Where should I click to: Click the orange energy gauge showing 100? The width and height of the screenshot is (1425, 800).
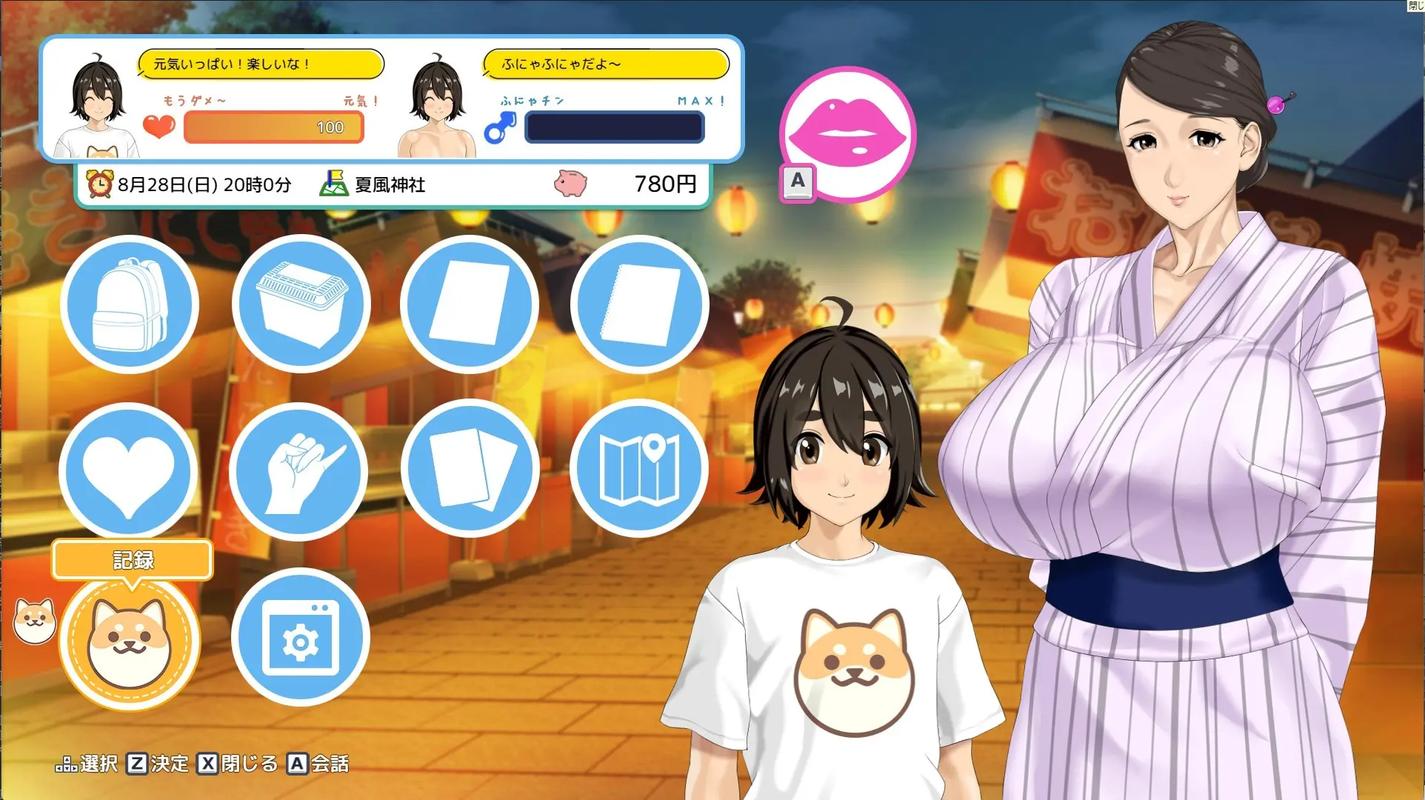coord(272,127)
